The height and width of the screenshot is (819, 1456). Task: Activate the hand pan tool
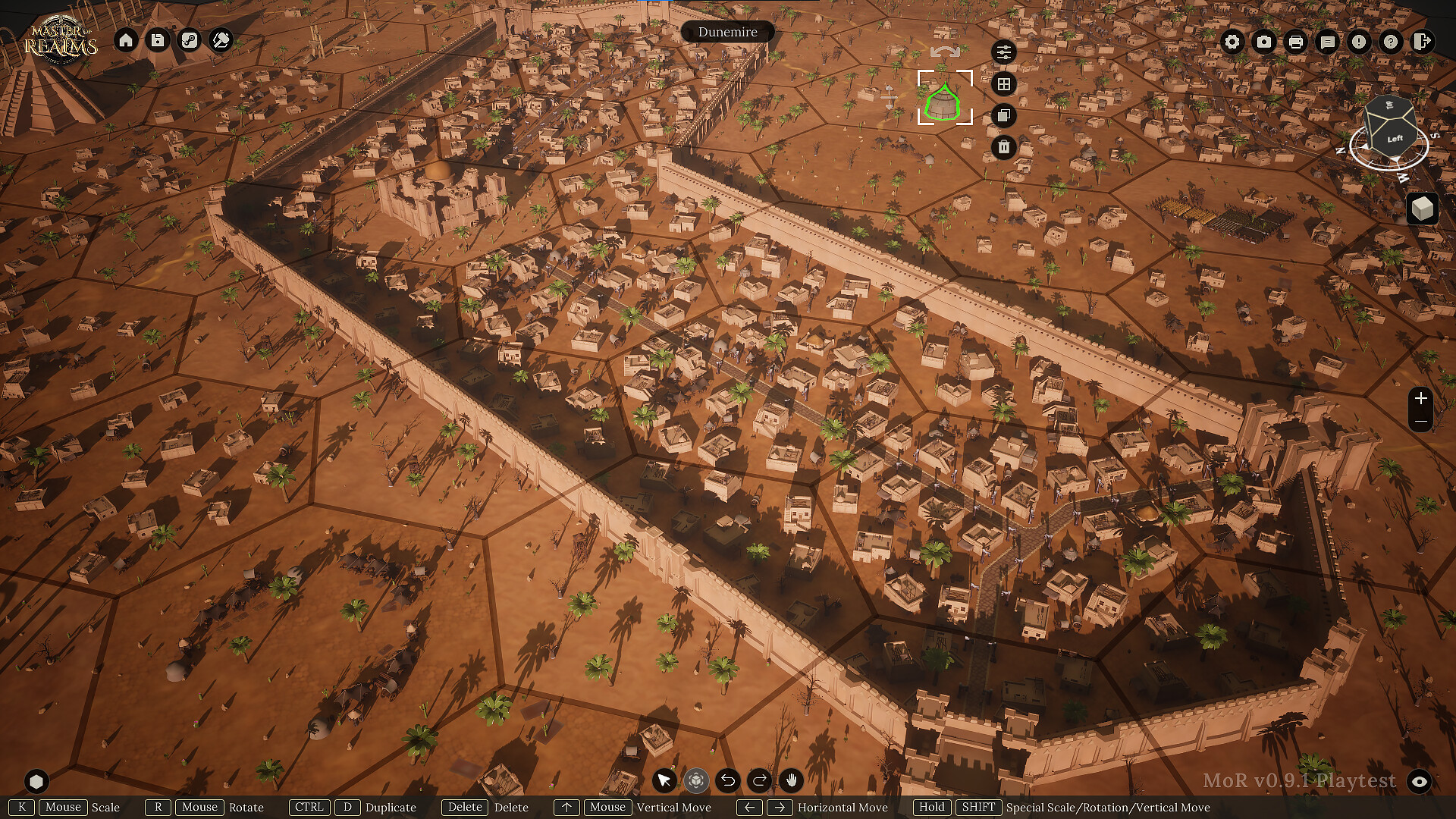point(792,780)
